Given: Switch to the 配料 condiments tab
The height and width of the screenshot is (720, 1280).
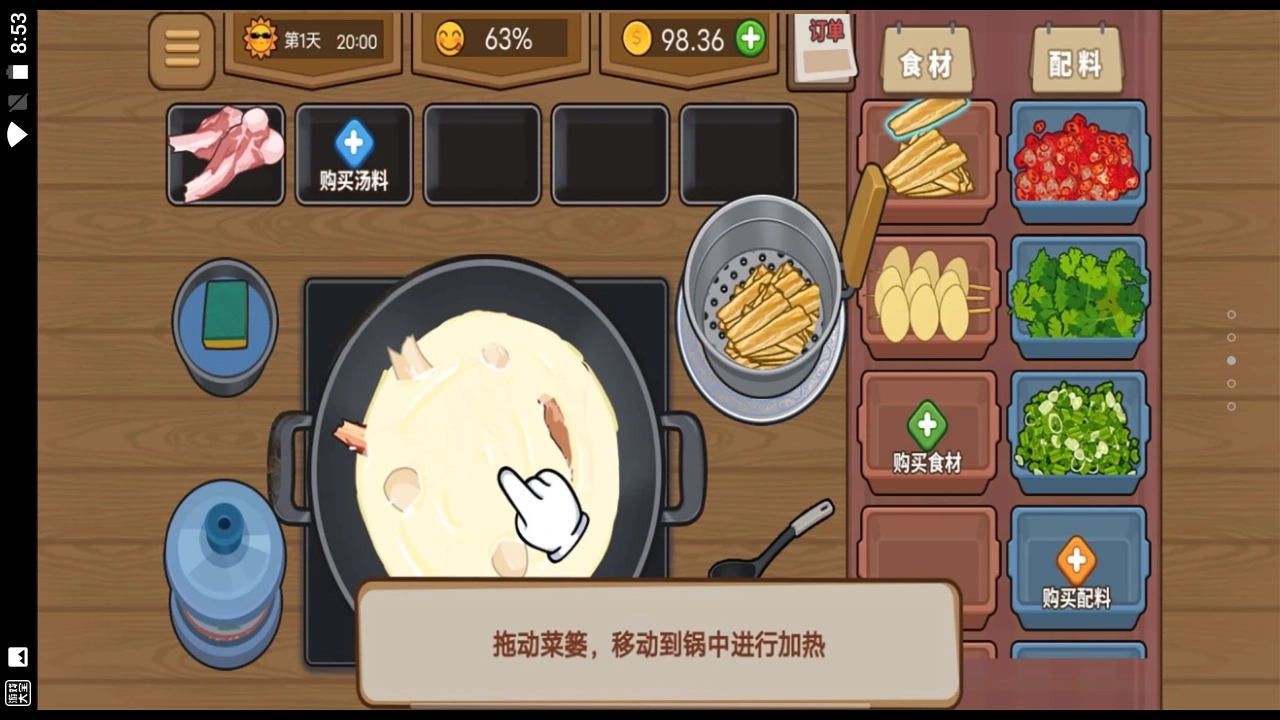Looking at the screenshot, I should coord(1075,60).
